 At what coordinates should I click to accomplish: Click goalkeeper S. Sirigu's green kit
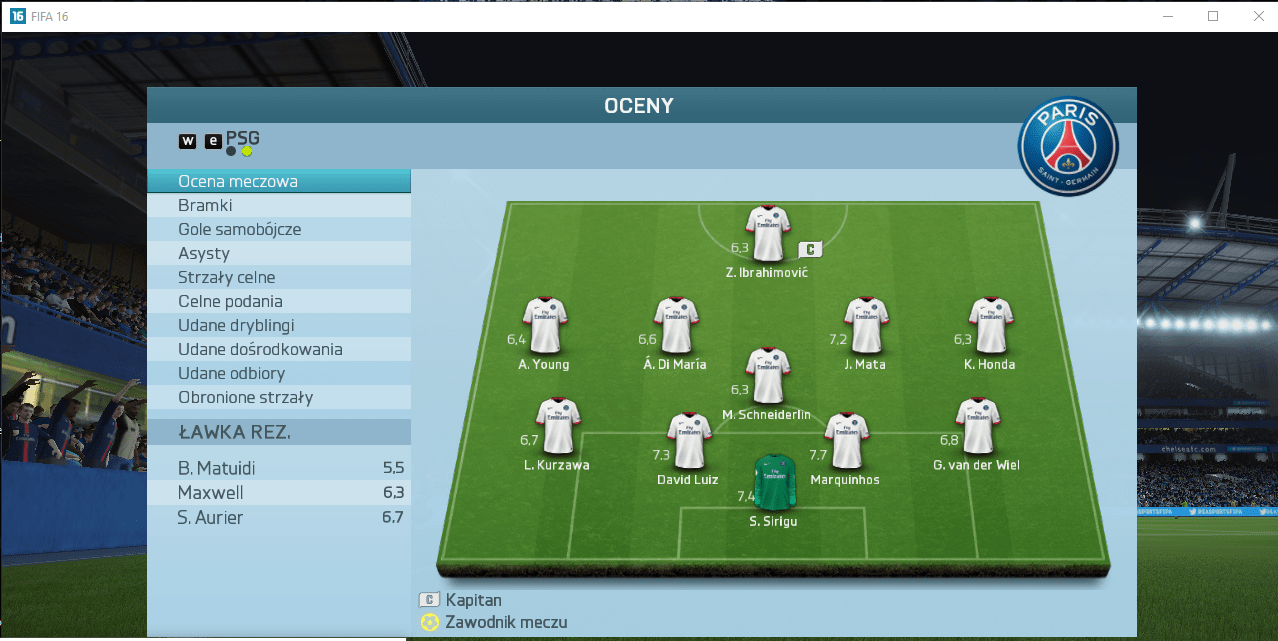pos(774,483)
